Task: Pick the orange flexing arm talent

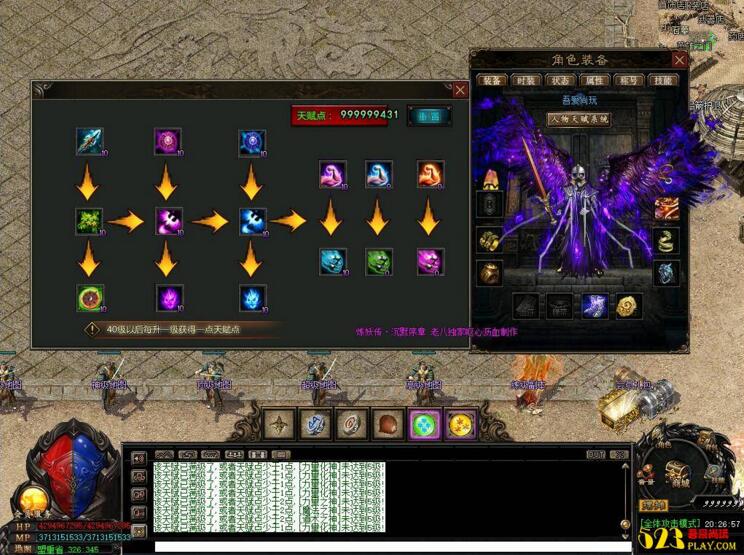Action: click(430, 175)
